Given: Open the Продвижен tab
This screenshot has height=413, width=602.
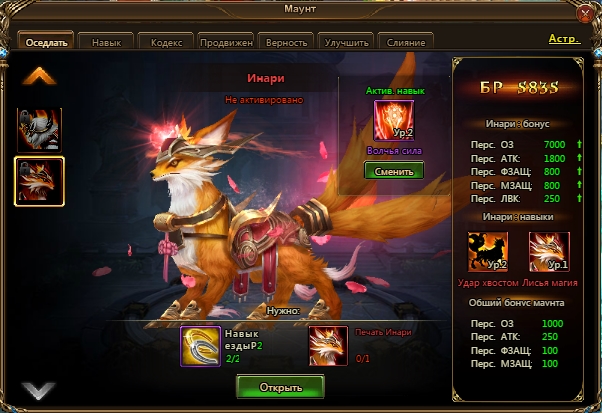Looking at the screenshot, I should (226, 43).
